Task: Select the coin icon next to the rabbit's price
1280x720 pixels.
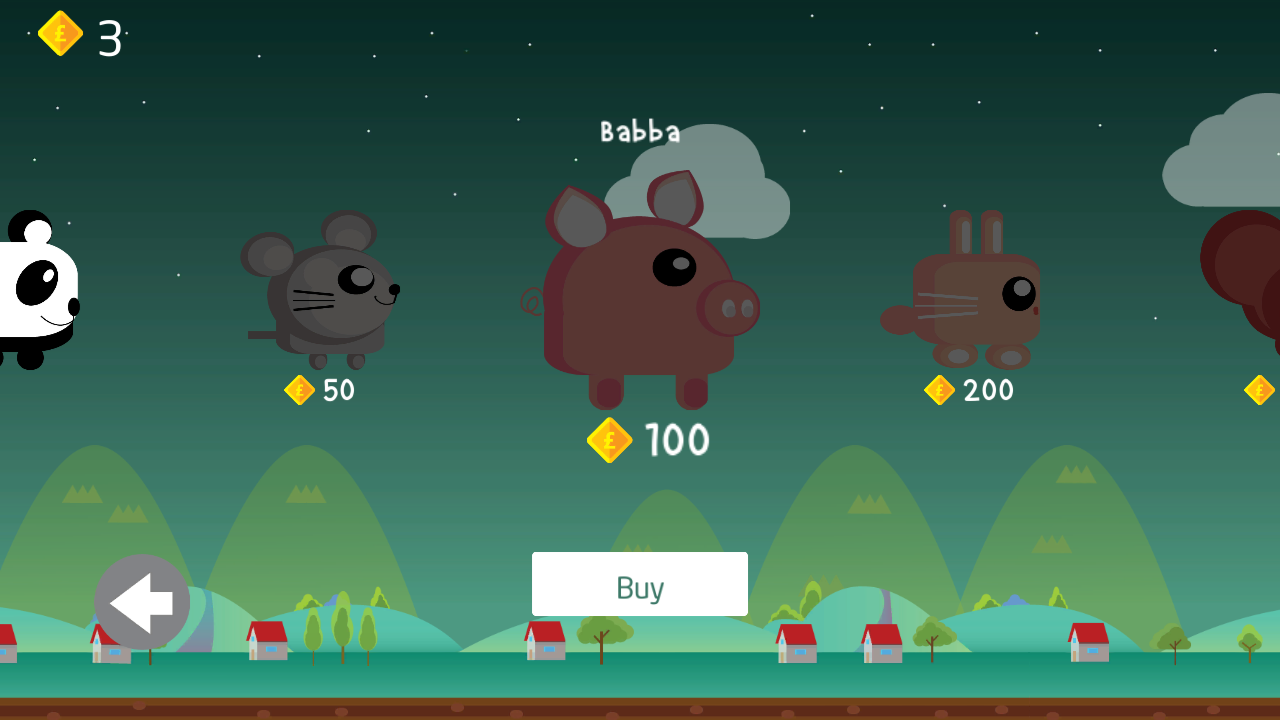Action: [x=940, y=390]
